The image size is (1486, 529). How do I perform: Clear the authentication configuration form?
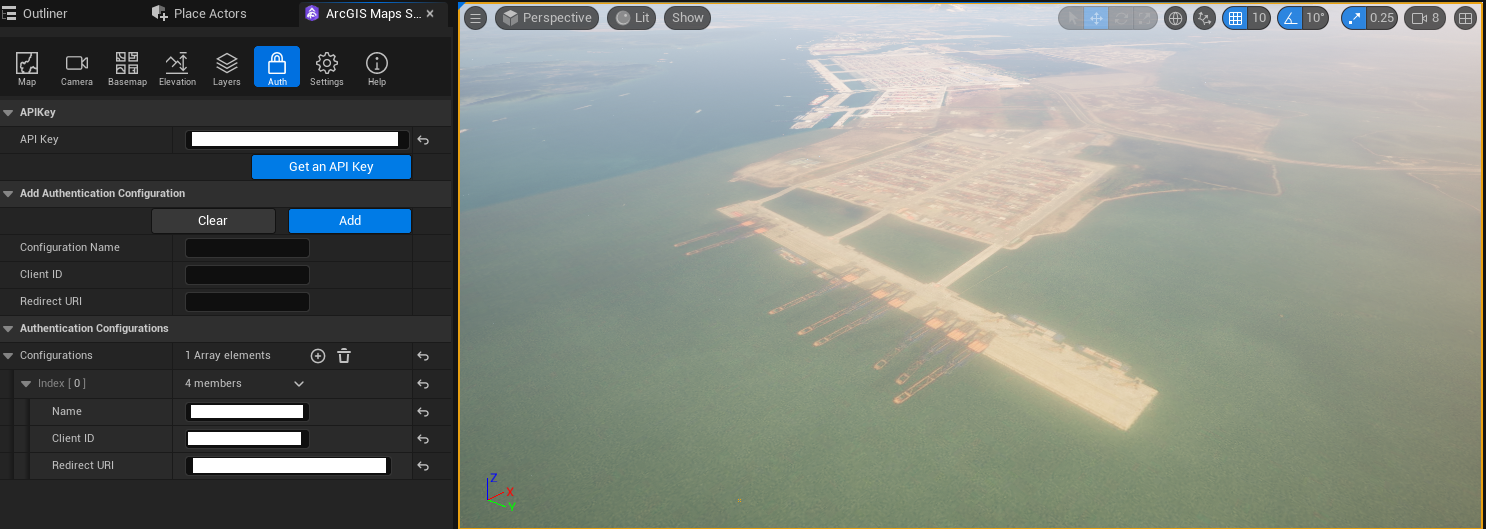coord(213,221)
